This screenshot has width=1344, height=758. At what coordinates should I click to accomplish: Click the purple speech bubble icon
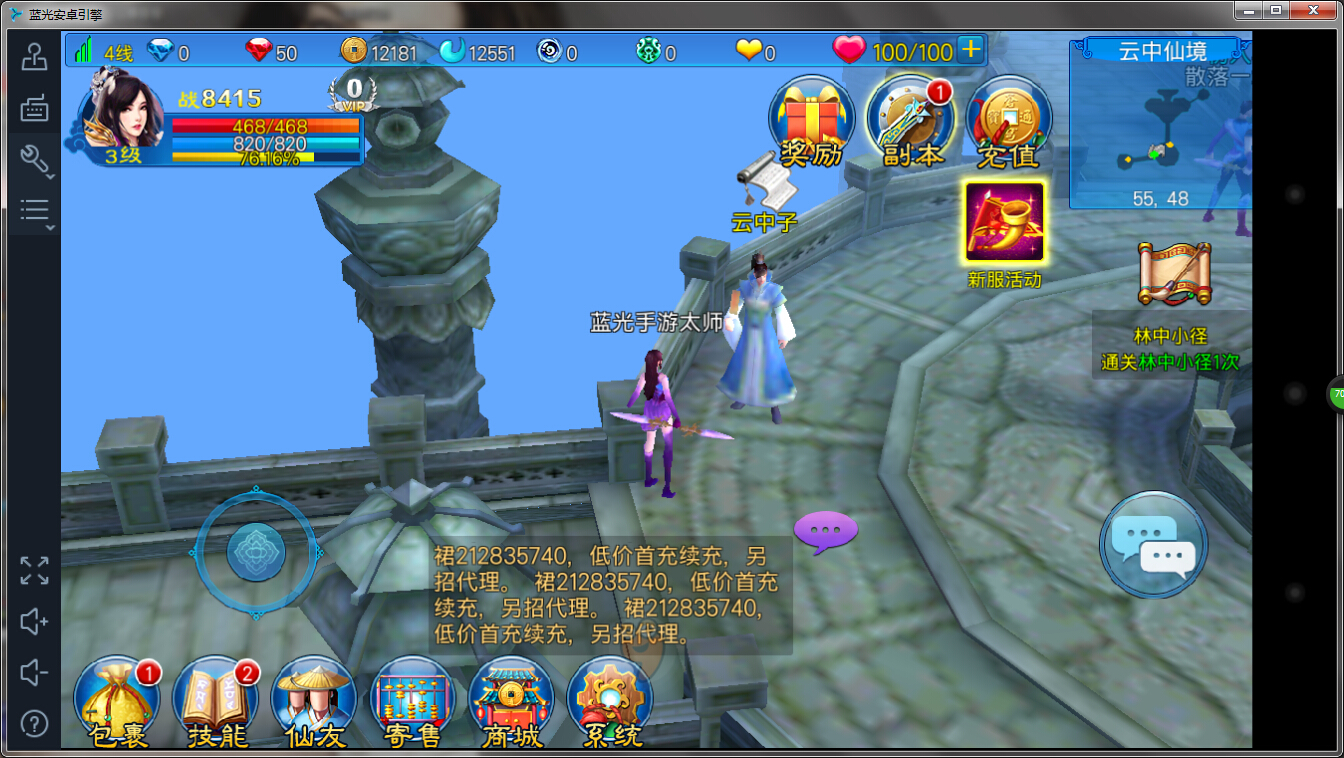pyautogui.click(x=825, y=530)
